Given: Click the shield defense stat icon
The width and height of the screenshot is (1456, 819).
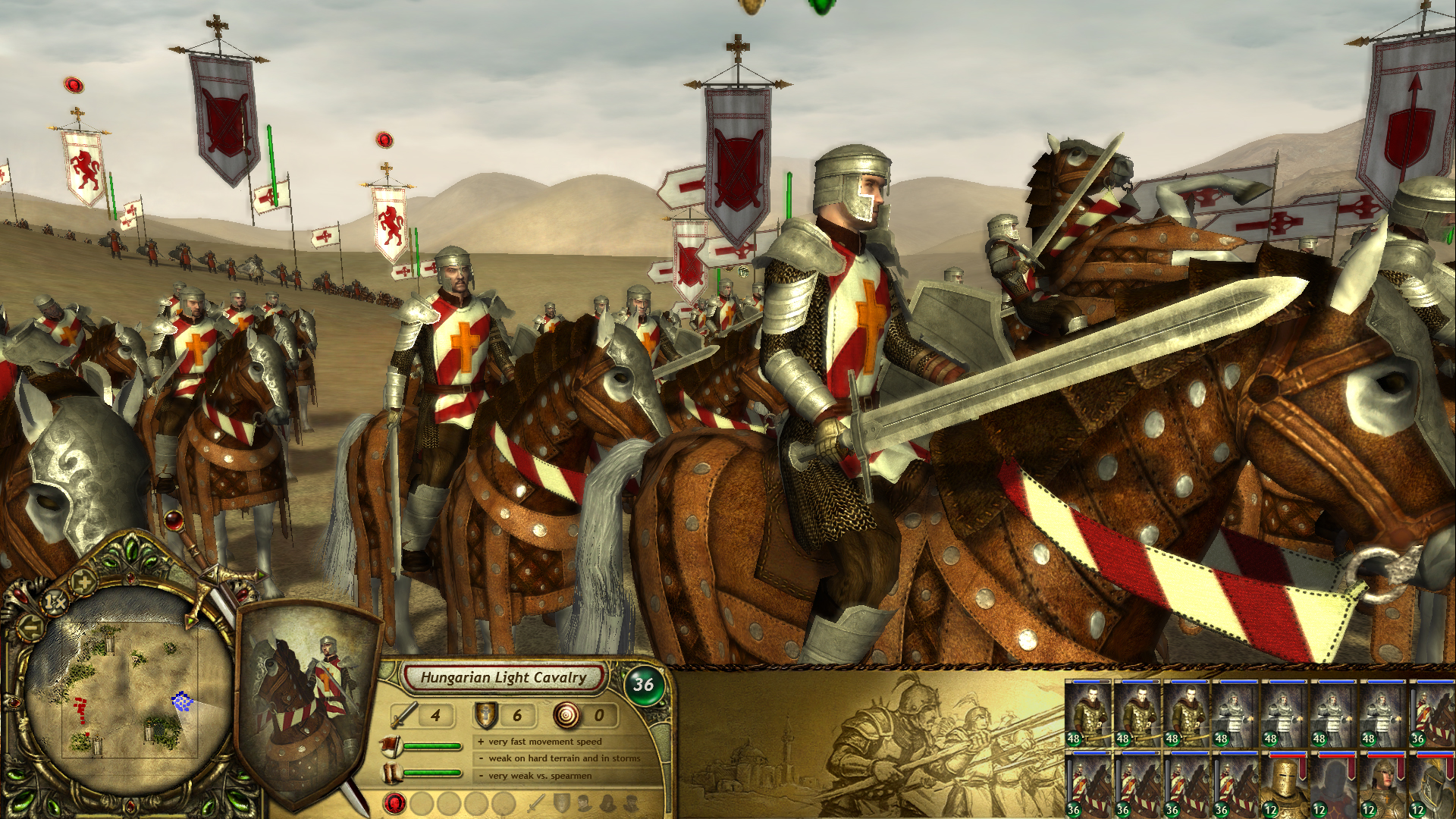Looking at the screenshot, I should [x=485, y=715].
